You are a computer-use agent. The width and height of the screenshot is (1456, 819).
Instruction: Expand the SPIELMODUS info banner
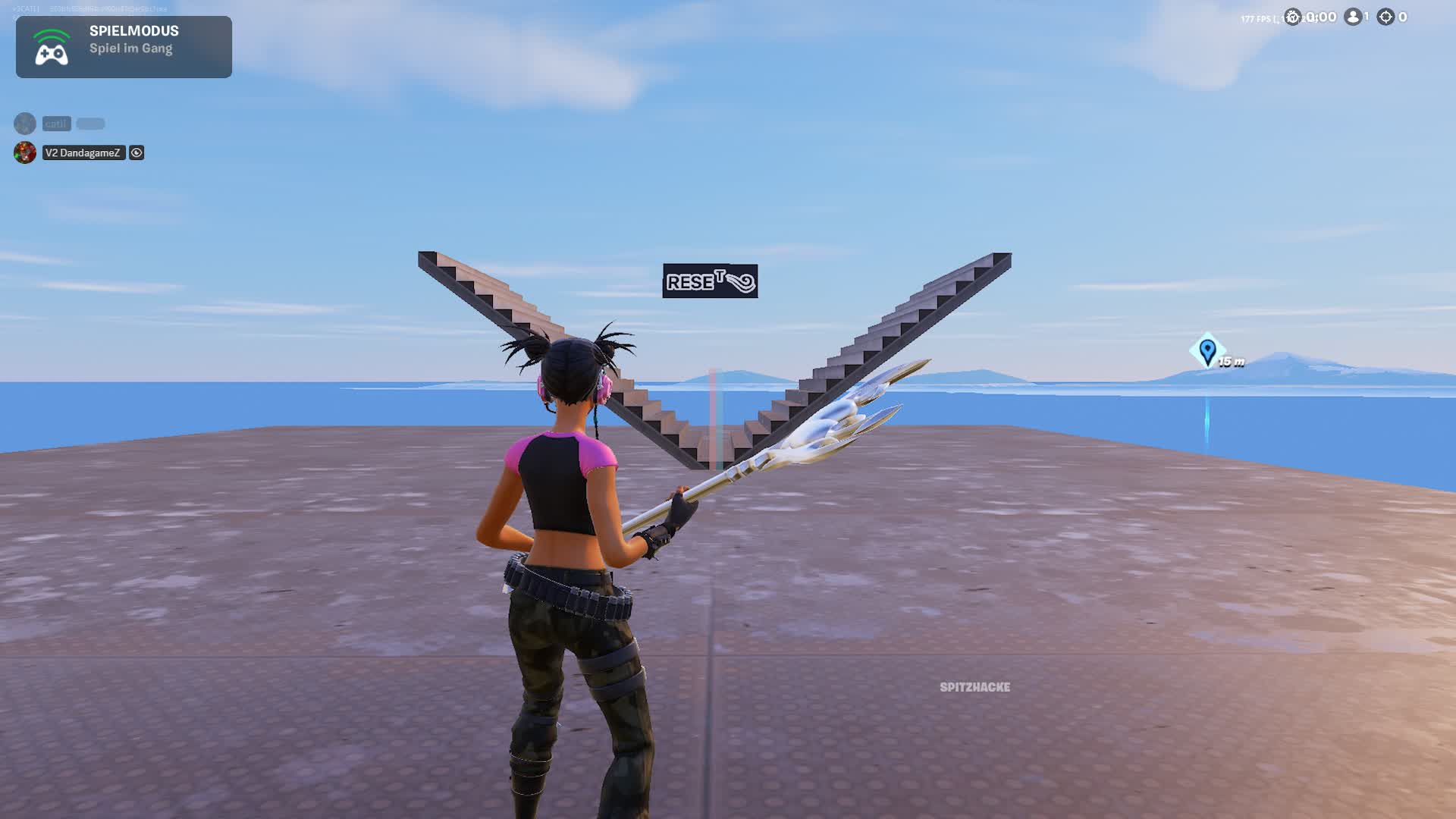[124, 47]
